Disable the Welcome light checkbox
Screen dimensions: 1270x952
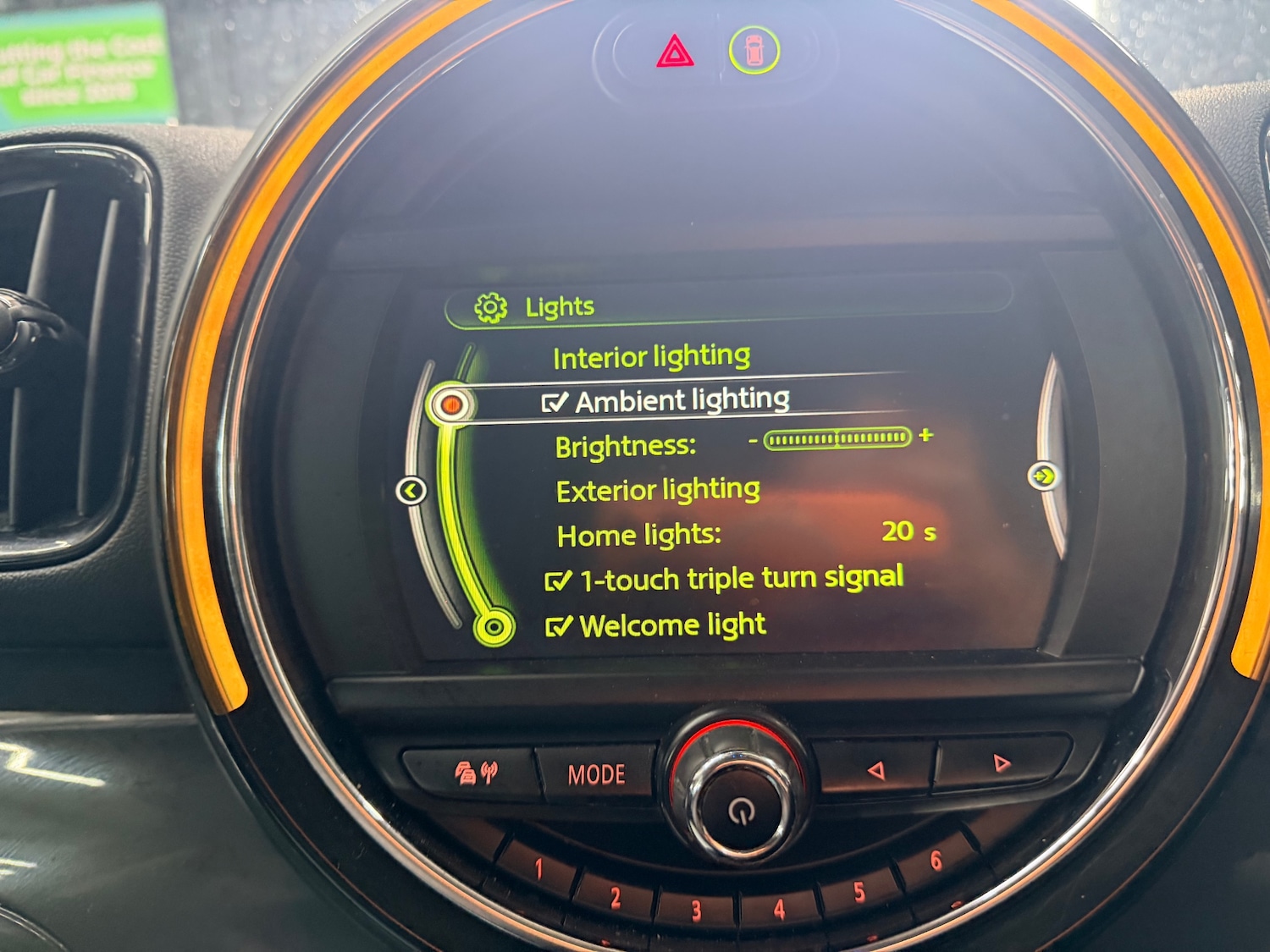[557, 626]
